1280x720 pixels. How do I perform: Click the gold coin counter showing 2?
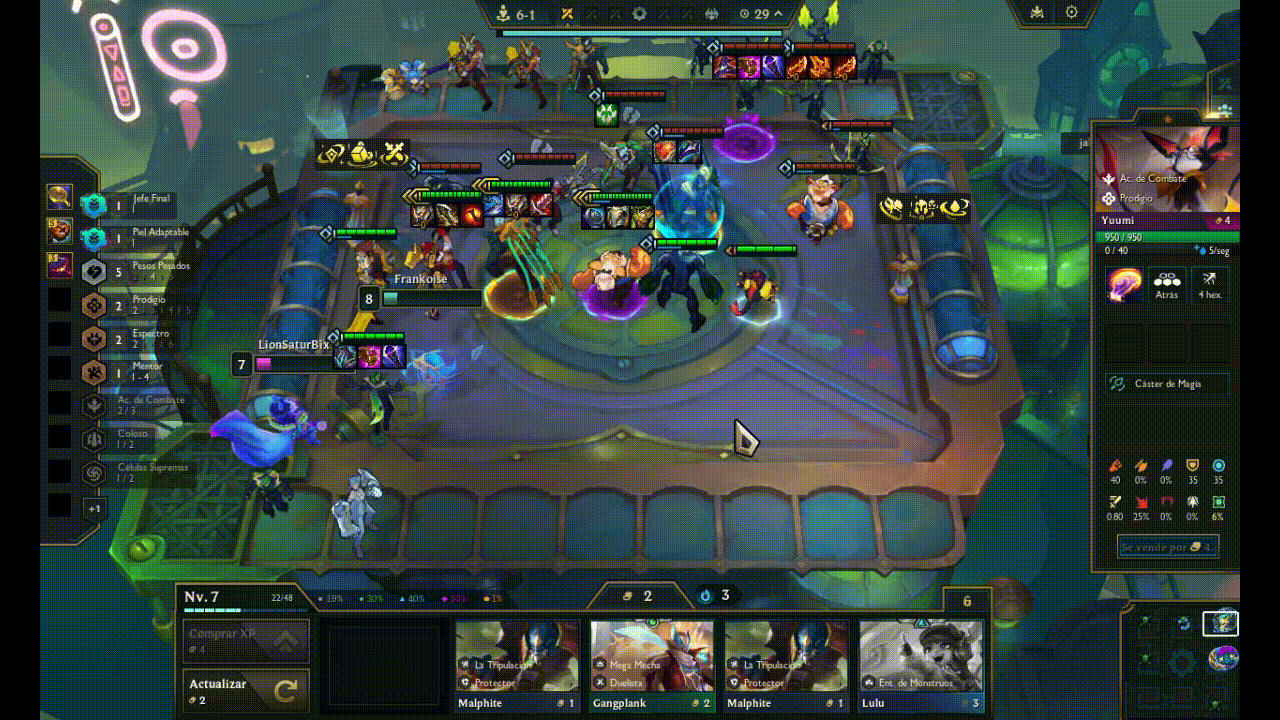(x=639, y=595)
